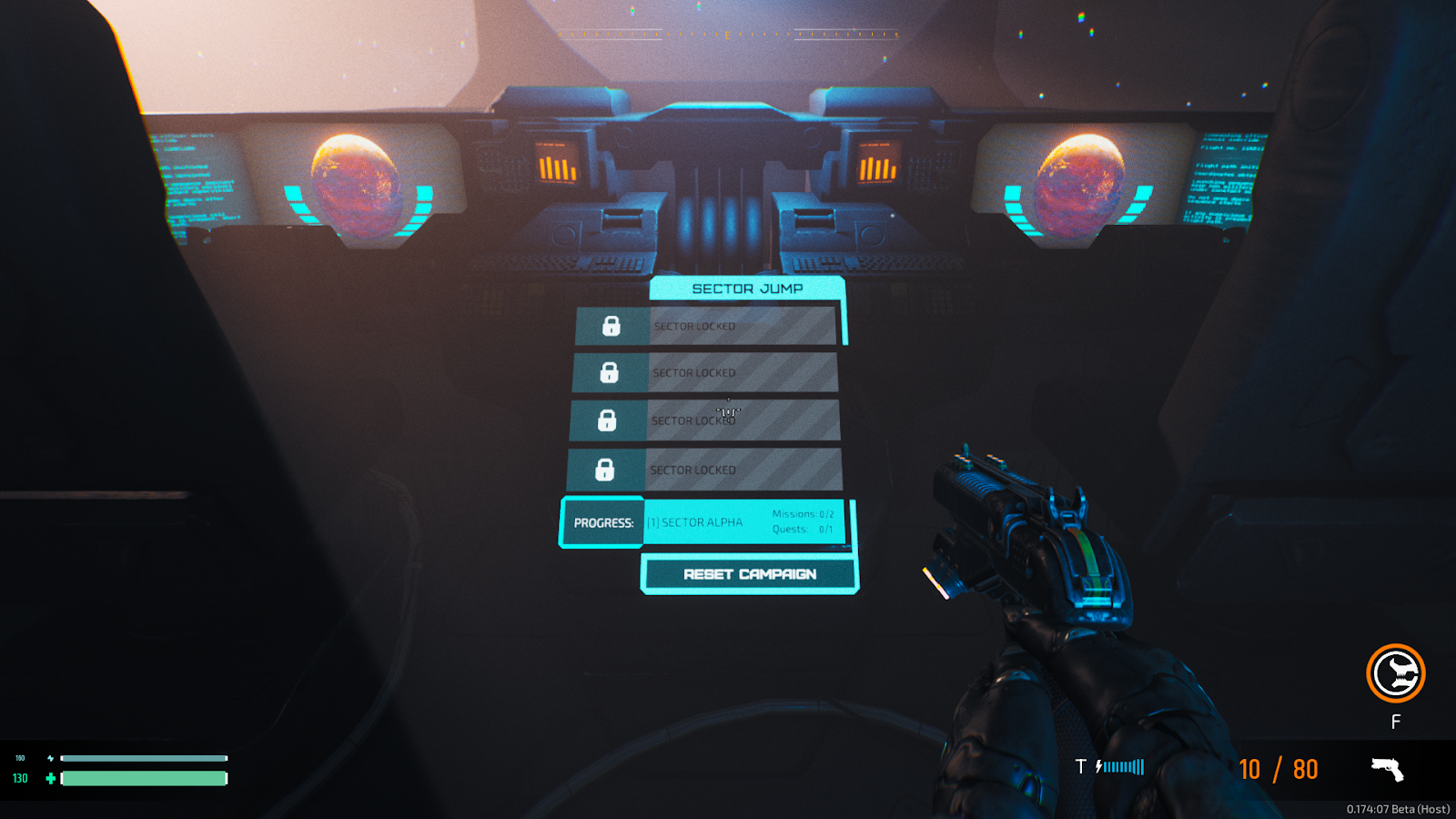Image resolution: width=1456 pixels, height=819 pixels.
Task: Activate the orange circular ability icon
Action: pyautogui.click(x=1395, y=673)
